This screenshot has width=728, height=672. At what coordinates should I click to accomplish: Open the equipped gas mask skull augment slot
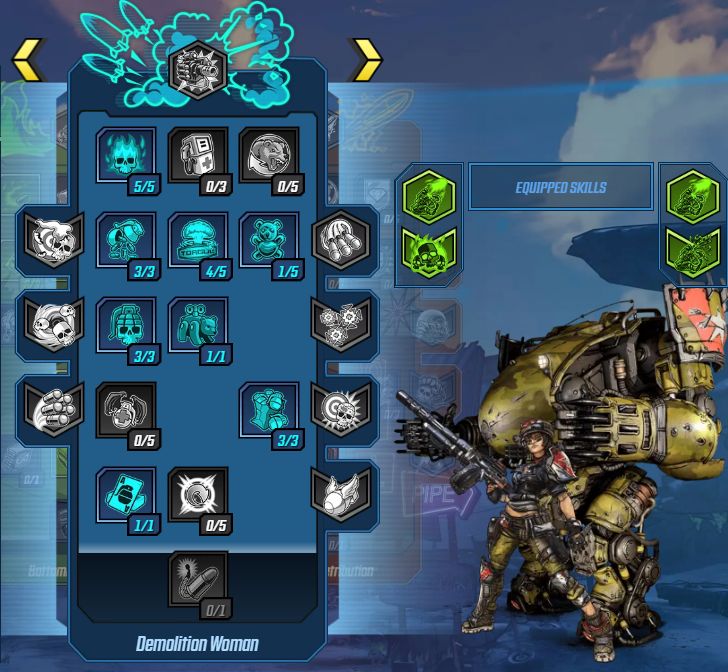pos(429,250)
